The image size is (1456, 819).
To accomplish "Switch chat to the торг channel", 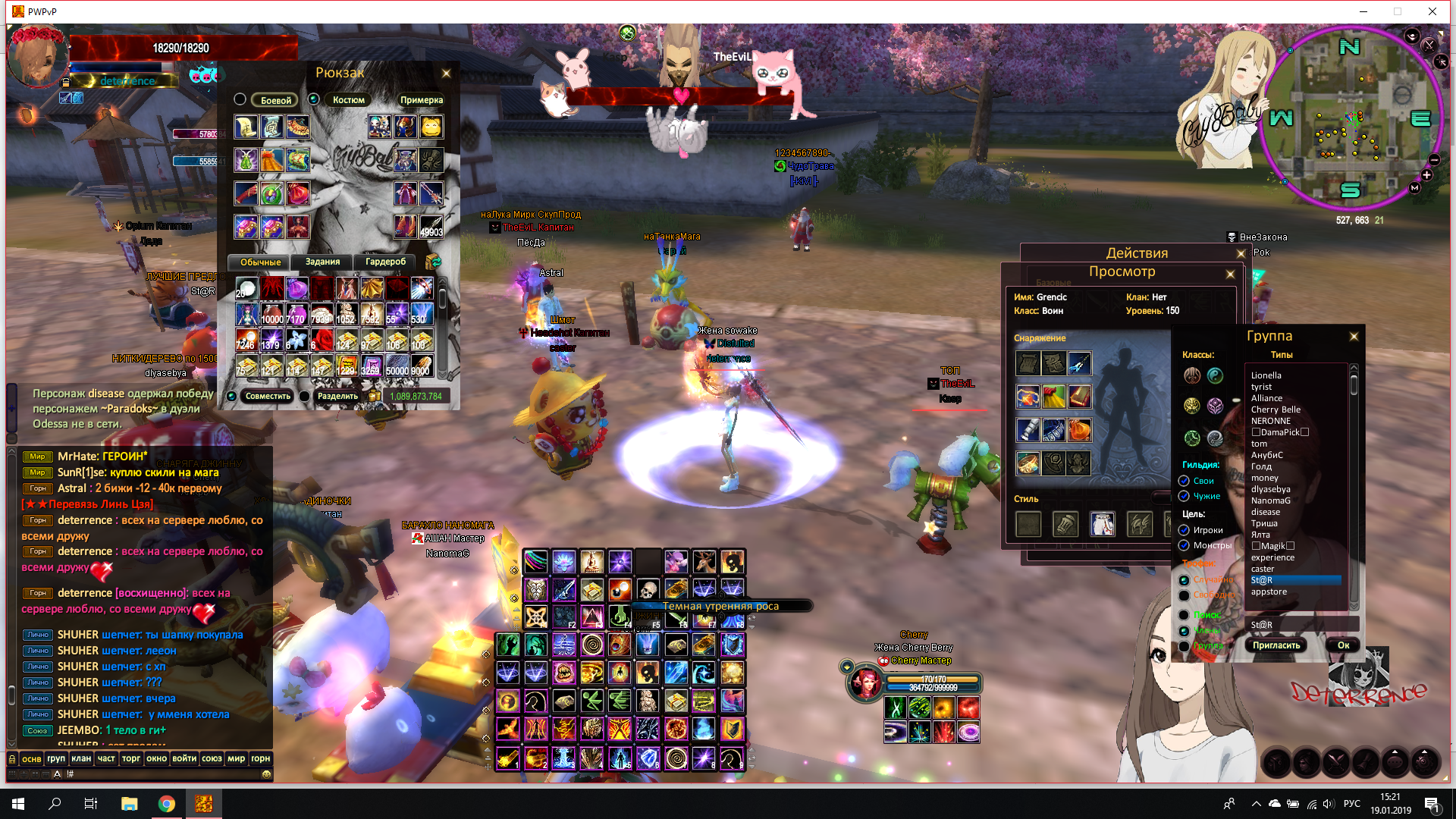I will coord(131,758).
